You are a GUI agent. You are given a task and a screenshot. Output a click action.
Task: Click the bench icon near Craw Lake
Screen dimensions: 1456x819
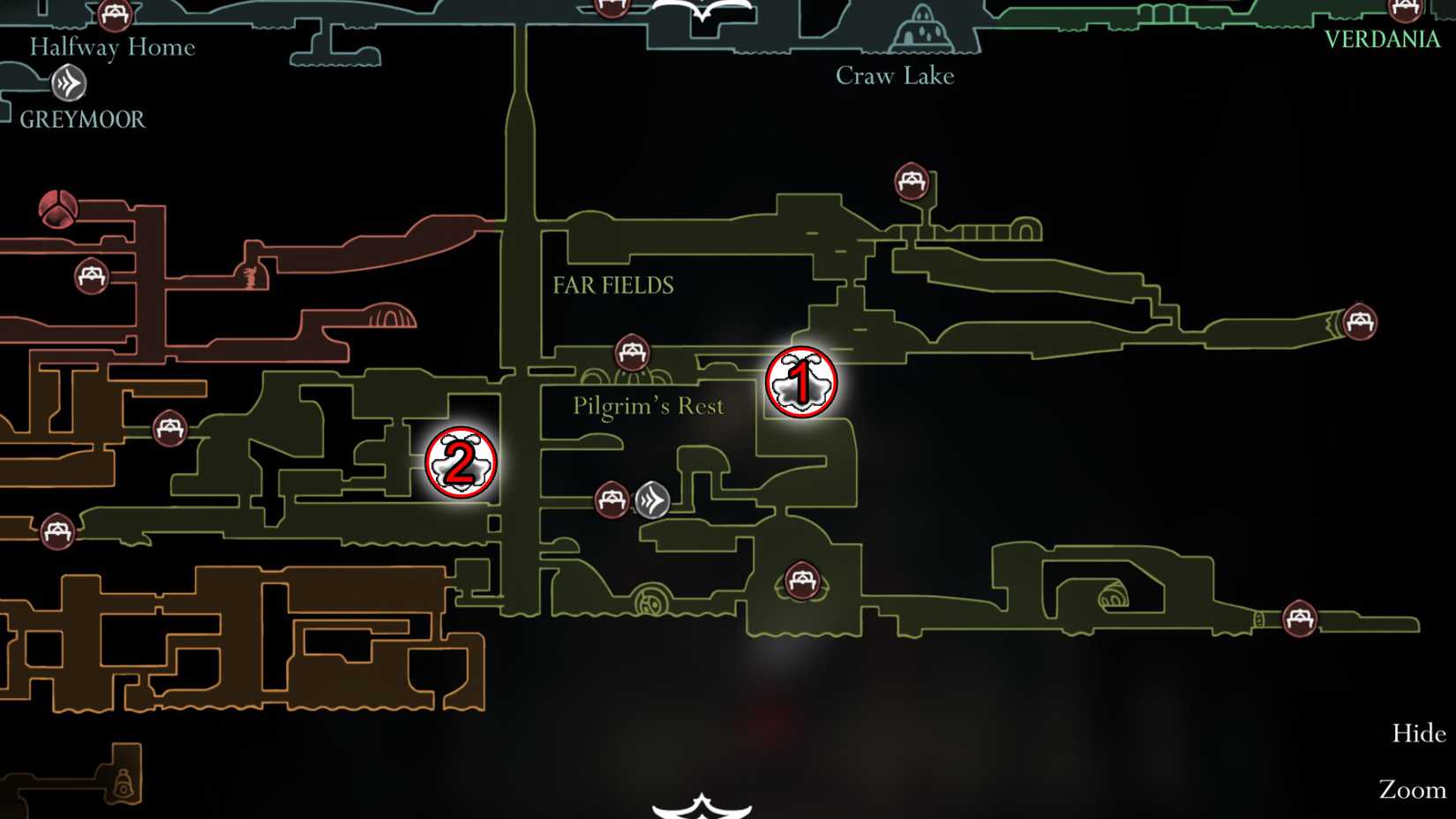[x=910, y=183]
